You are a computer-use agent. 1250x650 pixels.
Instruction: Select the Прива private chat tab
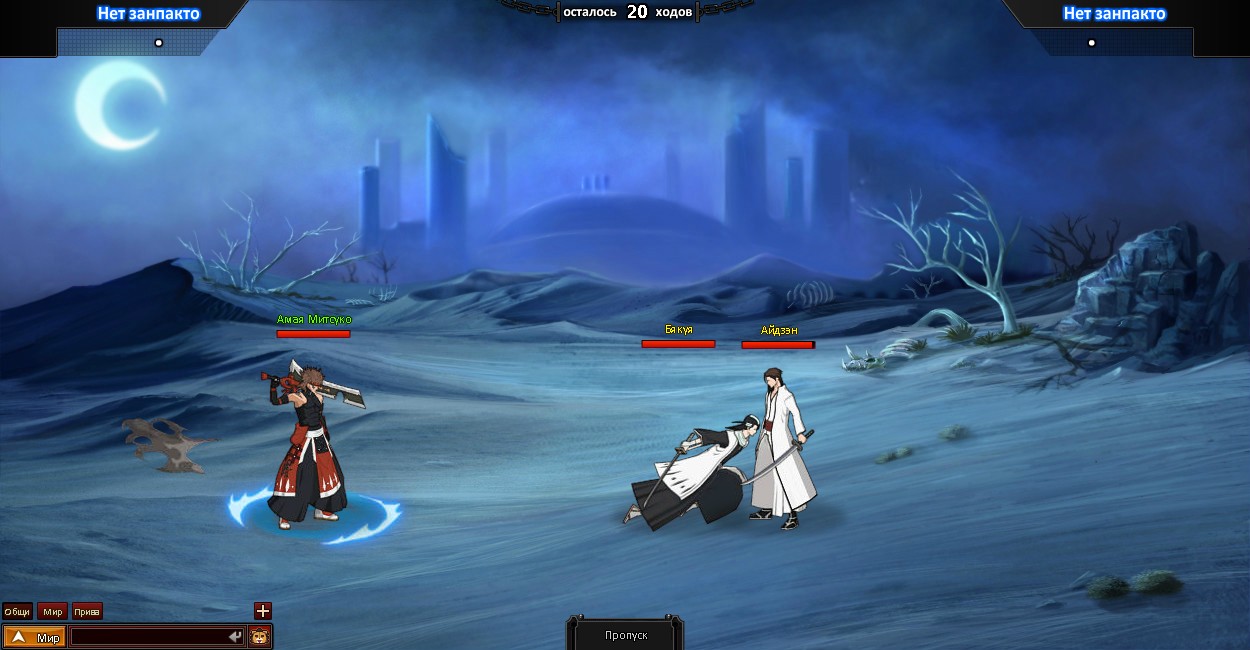87,611
